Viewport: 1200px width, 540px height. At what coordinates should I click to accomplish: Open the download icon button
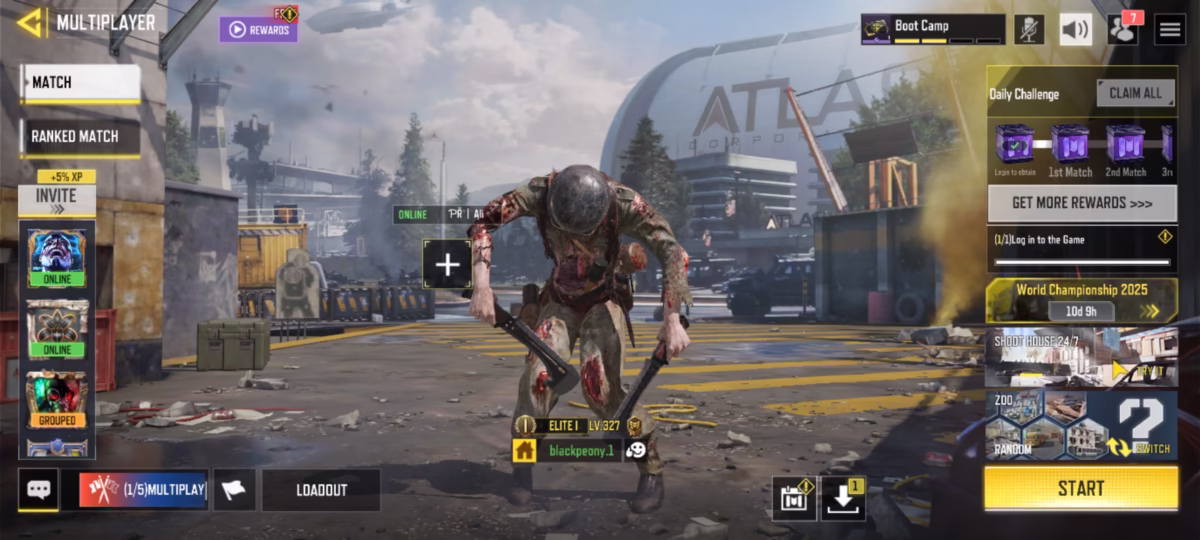coord(843,498)
